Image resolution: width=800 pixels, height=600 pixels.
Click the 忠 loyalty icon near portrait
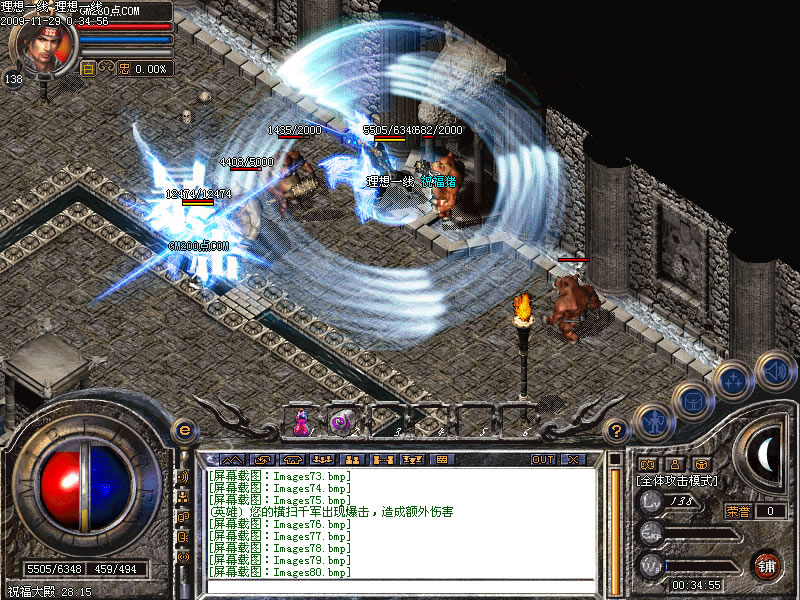tap(125, 68)
